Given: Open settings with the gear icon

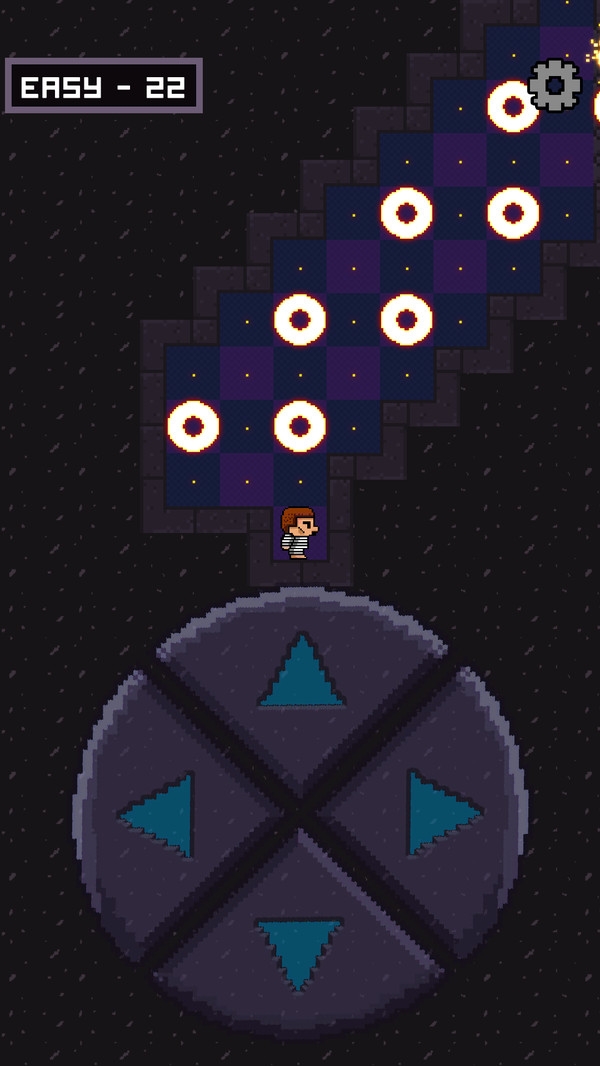Looking at the screenshot, I should pyautogui.click(x=555, y=85).
